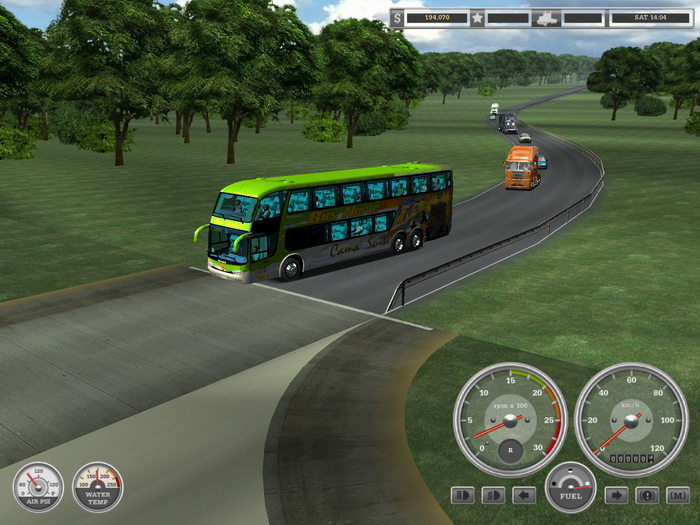Click the truck icon in top bar
Viewport: 700px width, 525px height.
tap(546, 18)
